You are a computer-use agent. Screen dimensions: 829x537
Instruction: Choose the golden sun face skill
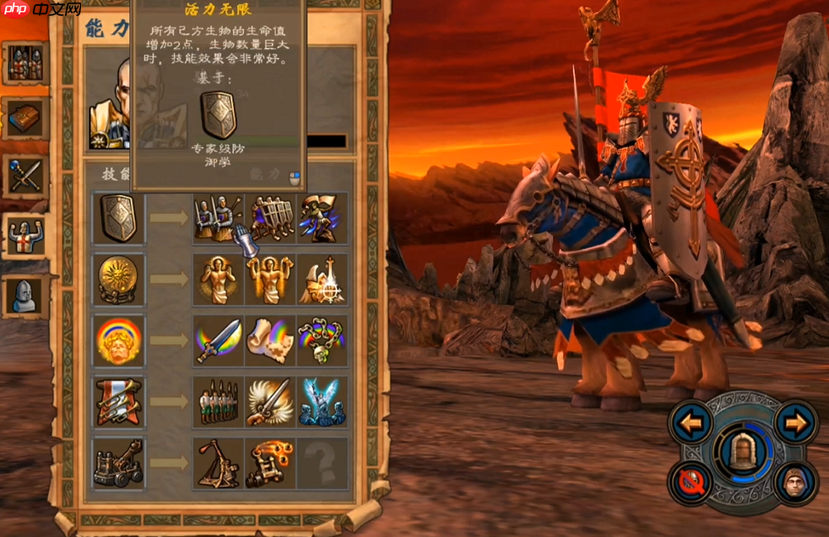pyautogui.click(x=119, y=279)
